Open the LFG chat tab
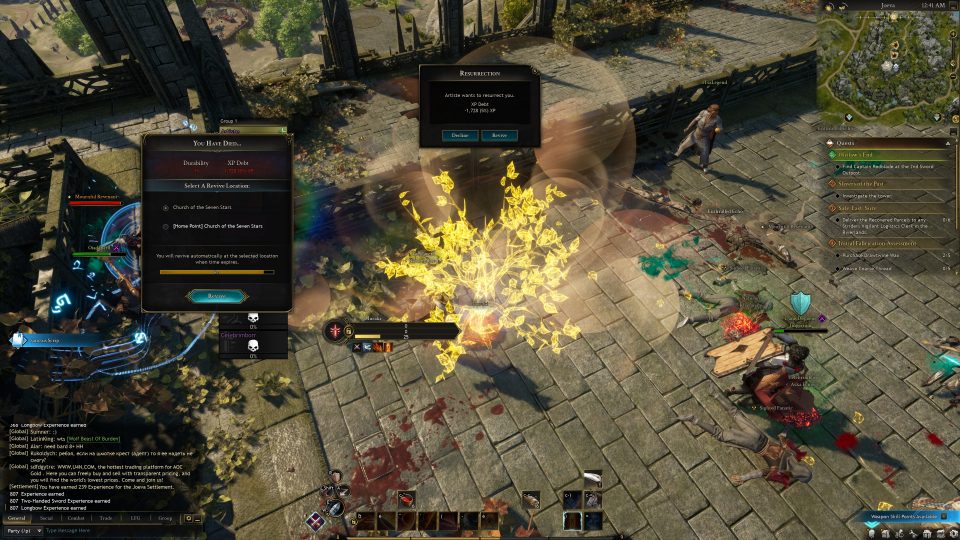 pyautogui.click(x=135, y=518)
